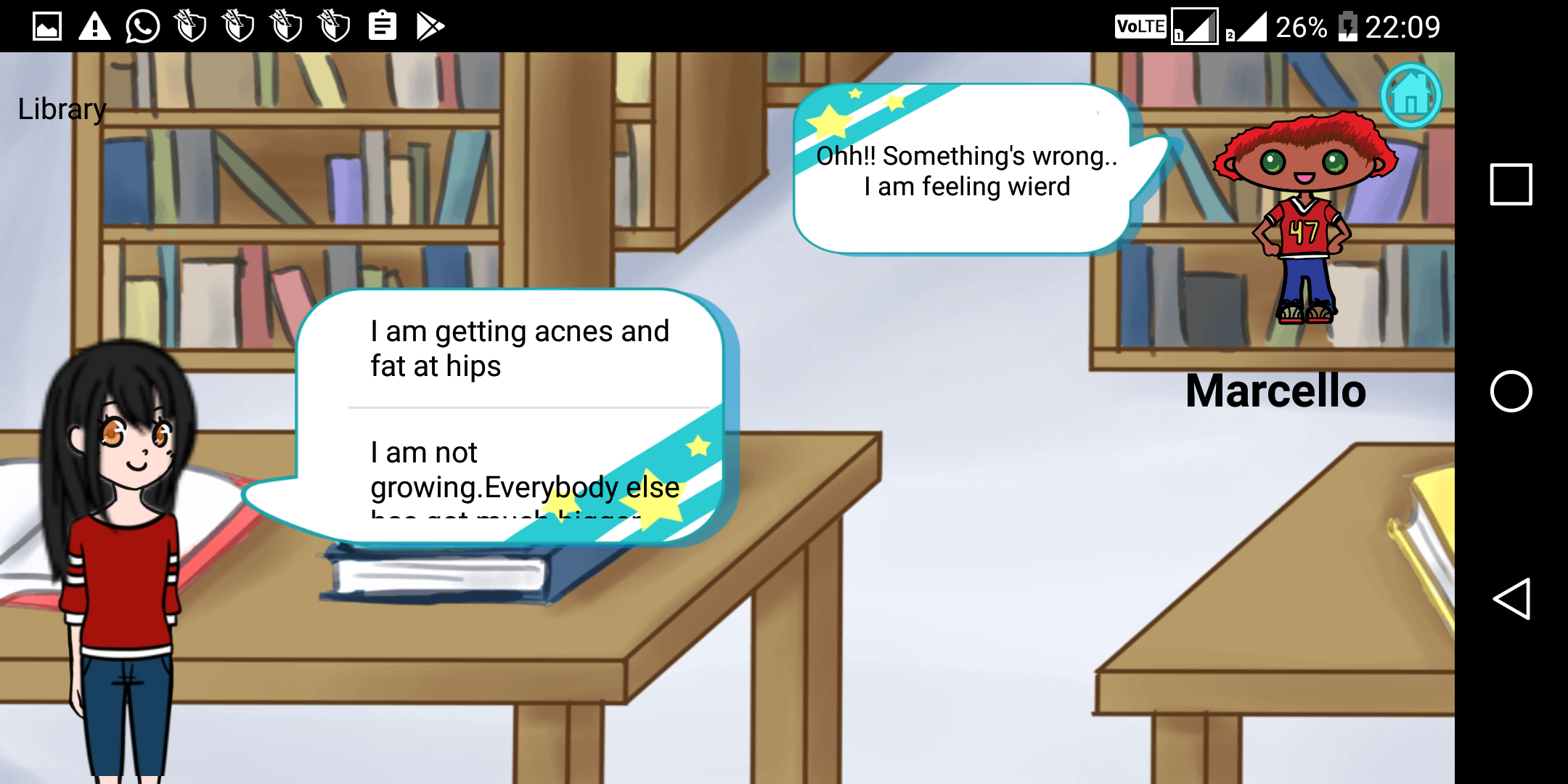This screenshot has height=784, width=1568.
Task: Open the home button in top-right corner
Action: pyautogui.click(x=1410, y=94)
